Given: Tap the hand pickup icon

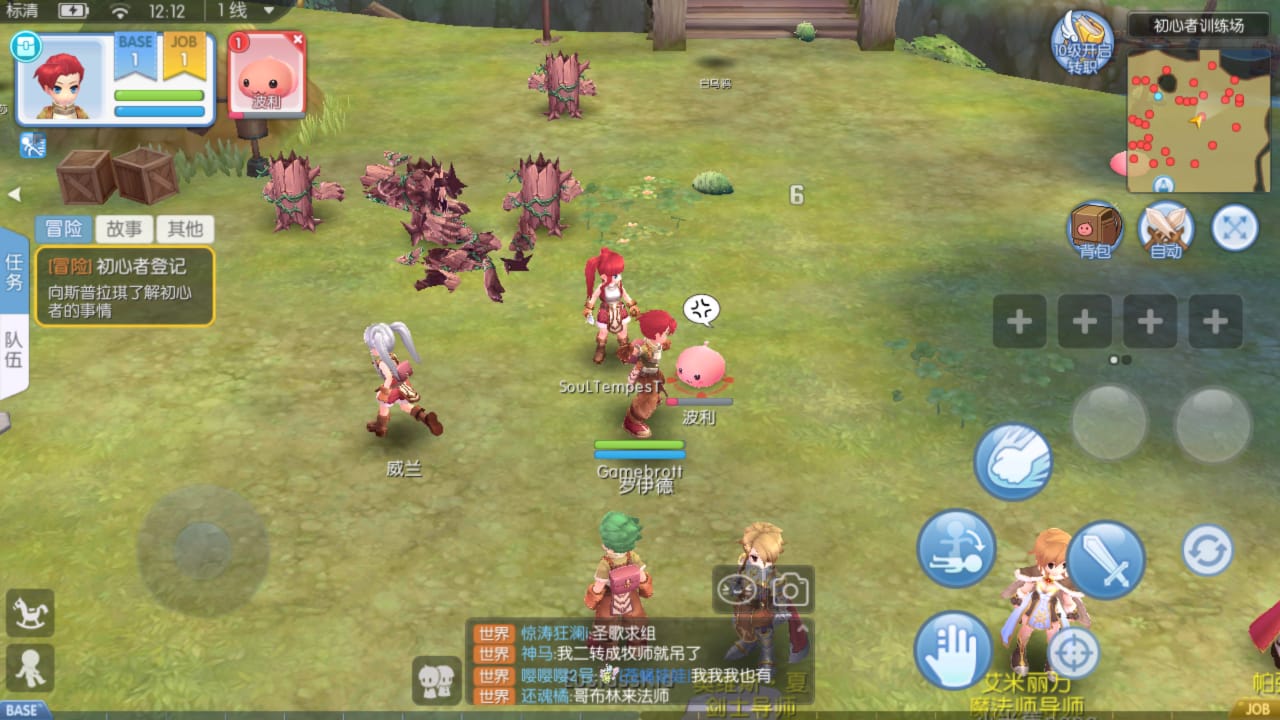Looking at the screenshot, I should 953,650.
